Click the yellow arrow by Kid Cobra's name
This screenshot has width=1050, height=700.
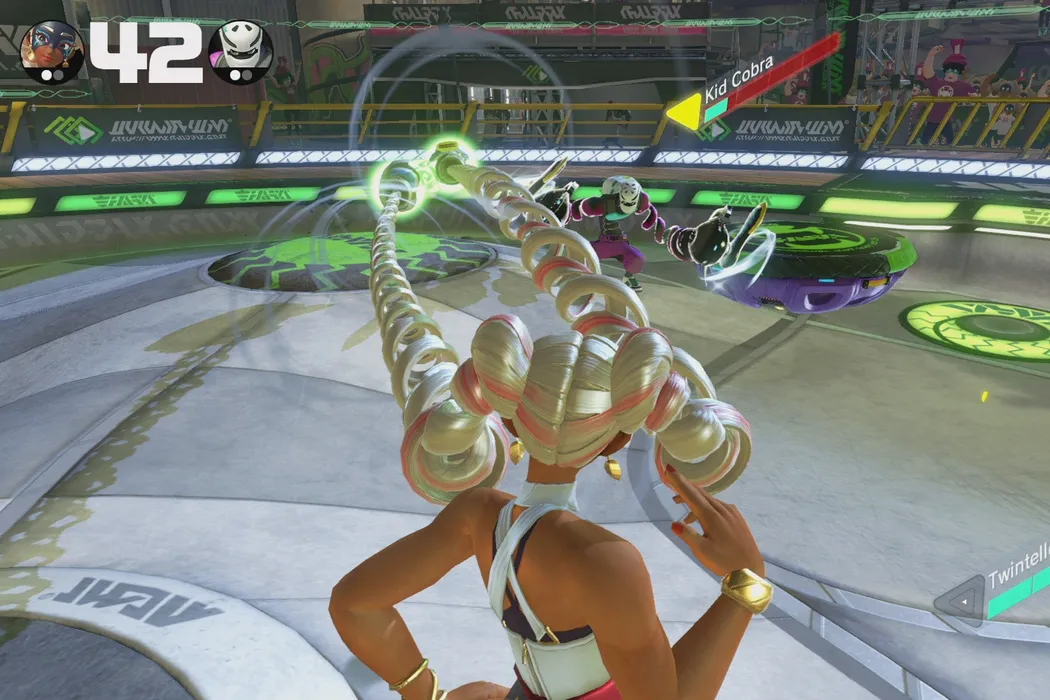pos(684,112)
